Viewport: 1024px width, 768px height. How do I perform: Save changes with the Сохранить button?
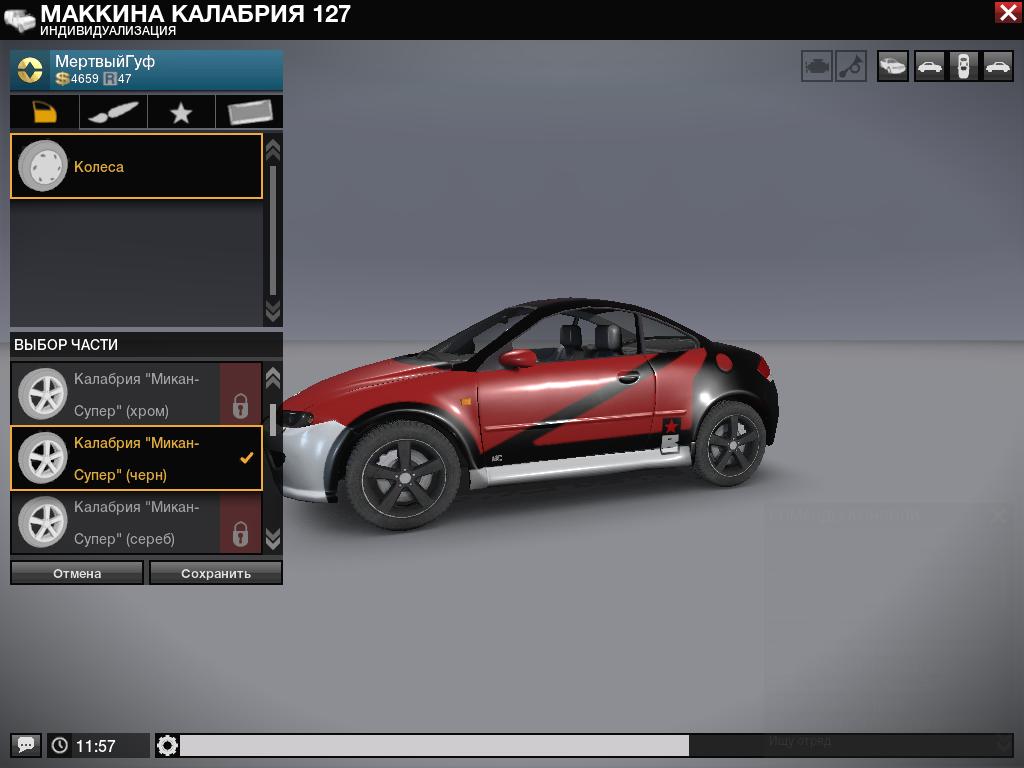(216, 573)
